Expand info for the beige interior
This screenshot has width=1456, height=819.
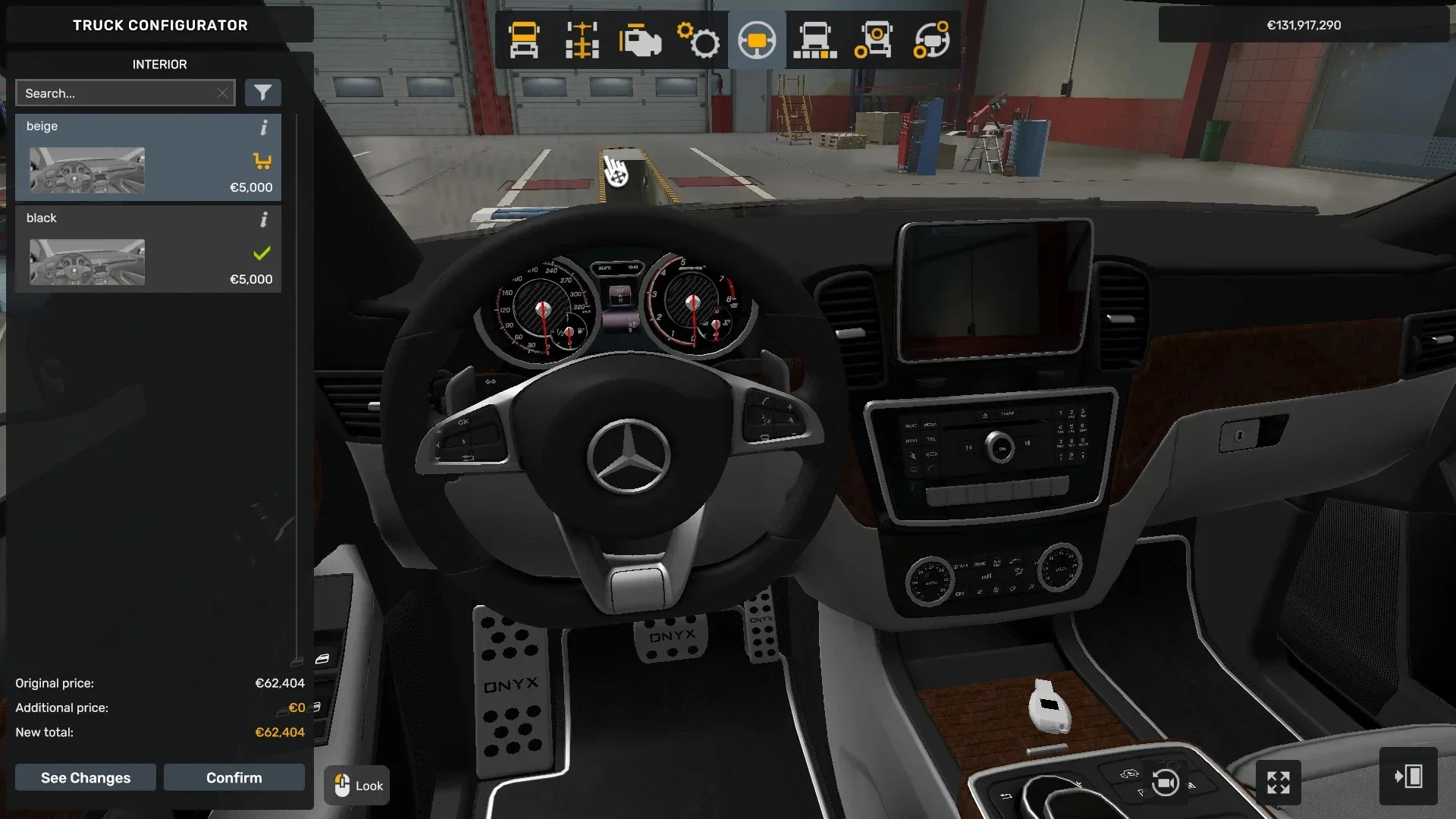pos(264,128)
